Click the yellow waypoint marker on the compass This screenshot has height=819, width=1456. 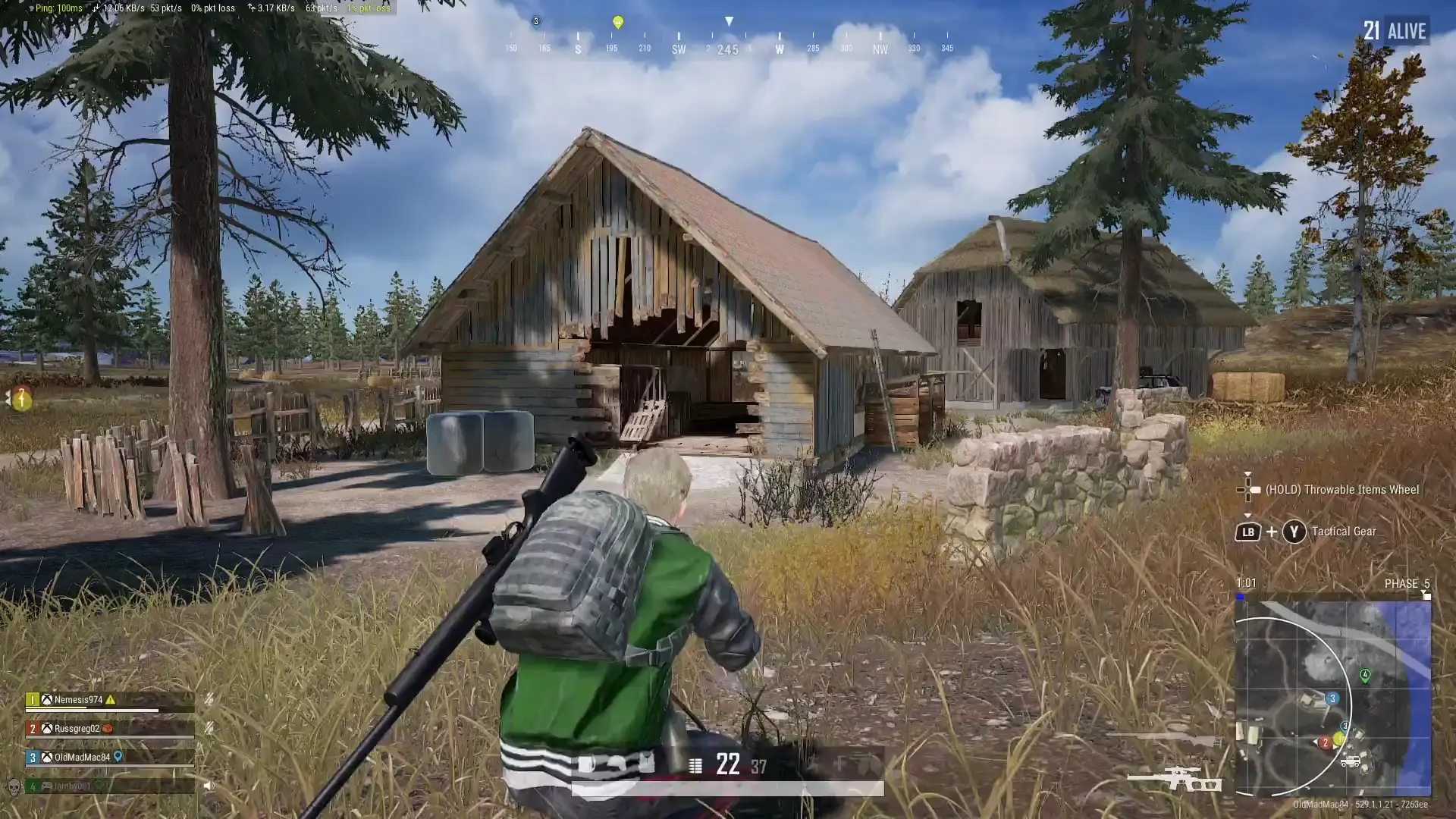point(620,23)
